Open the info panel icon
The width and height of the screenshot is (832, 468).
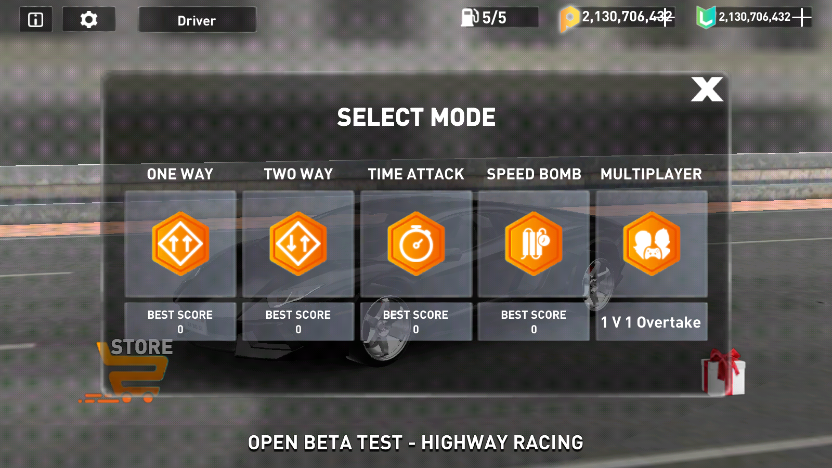(x=36, y=19)
